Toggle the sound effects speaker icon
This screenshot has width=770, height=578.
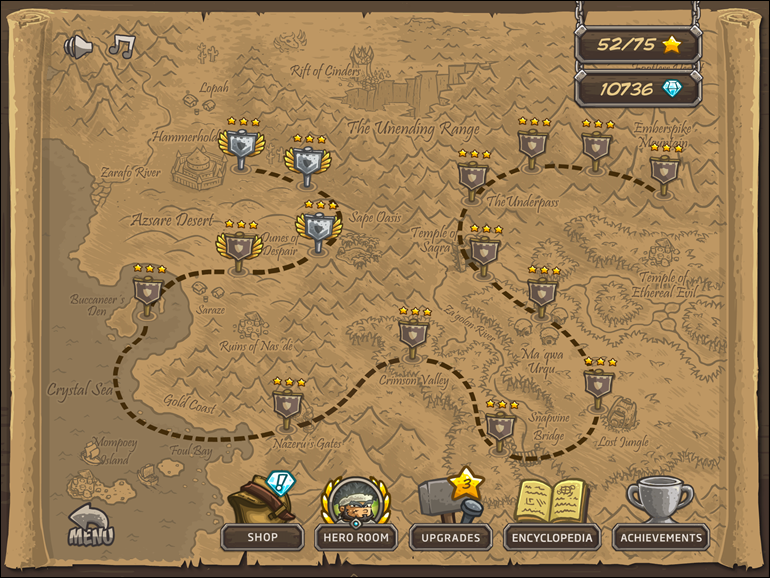[x=78, y=46]
